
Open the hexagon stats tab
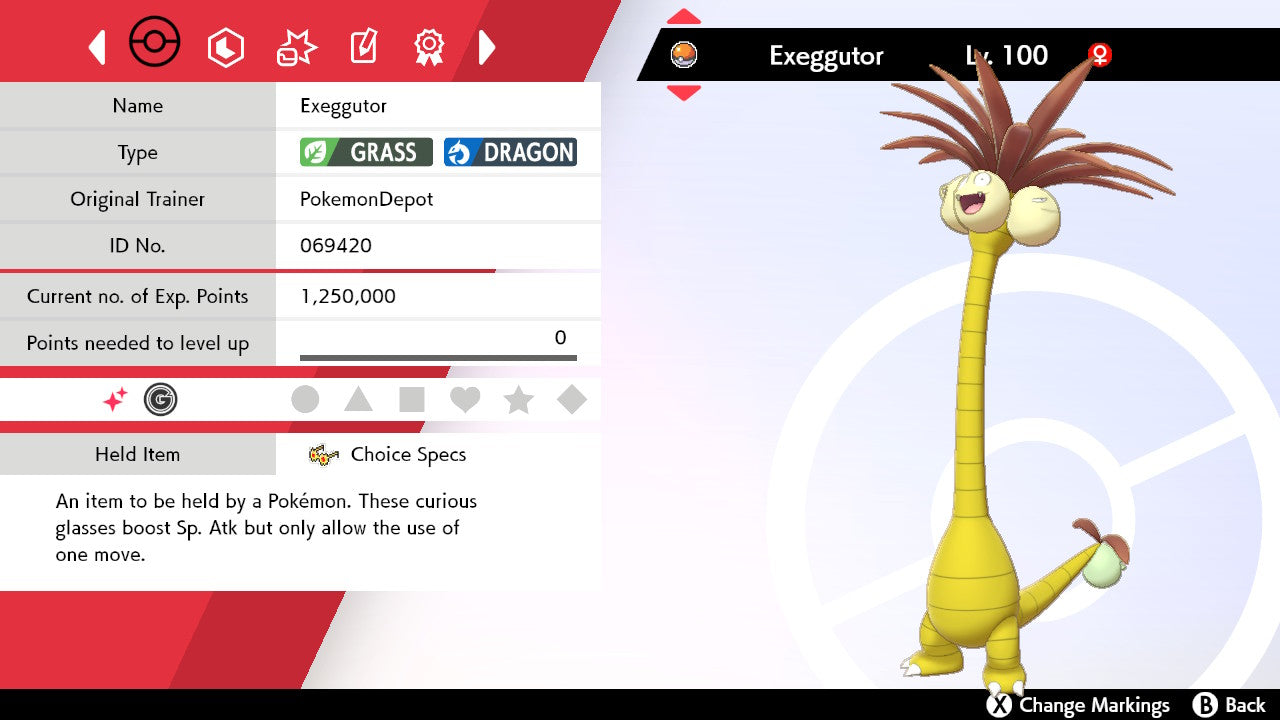pos(225,47)
